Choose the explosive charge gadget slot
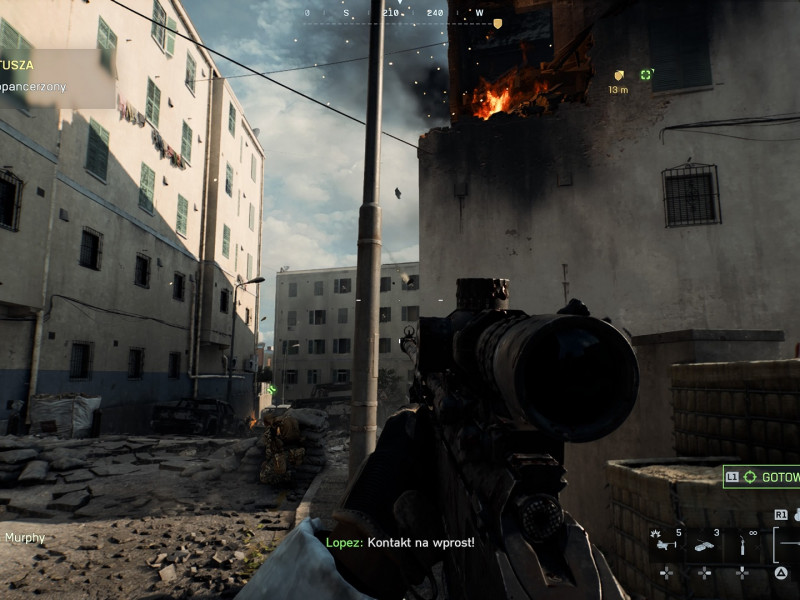 [x=705, y=546]
